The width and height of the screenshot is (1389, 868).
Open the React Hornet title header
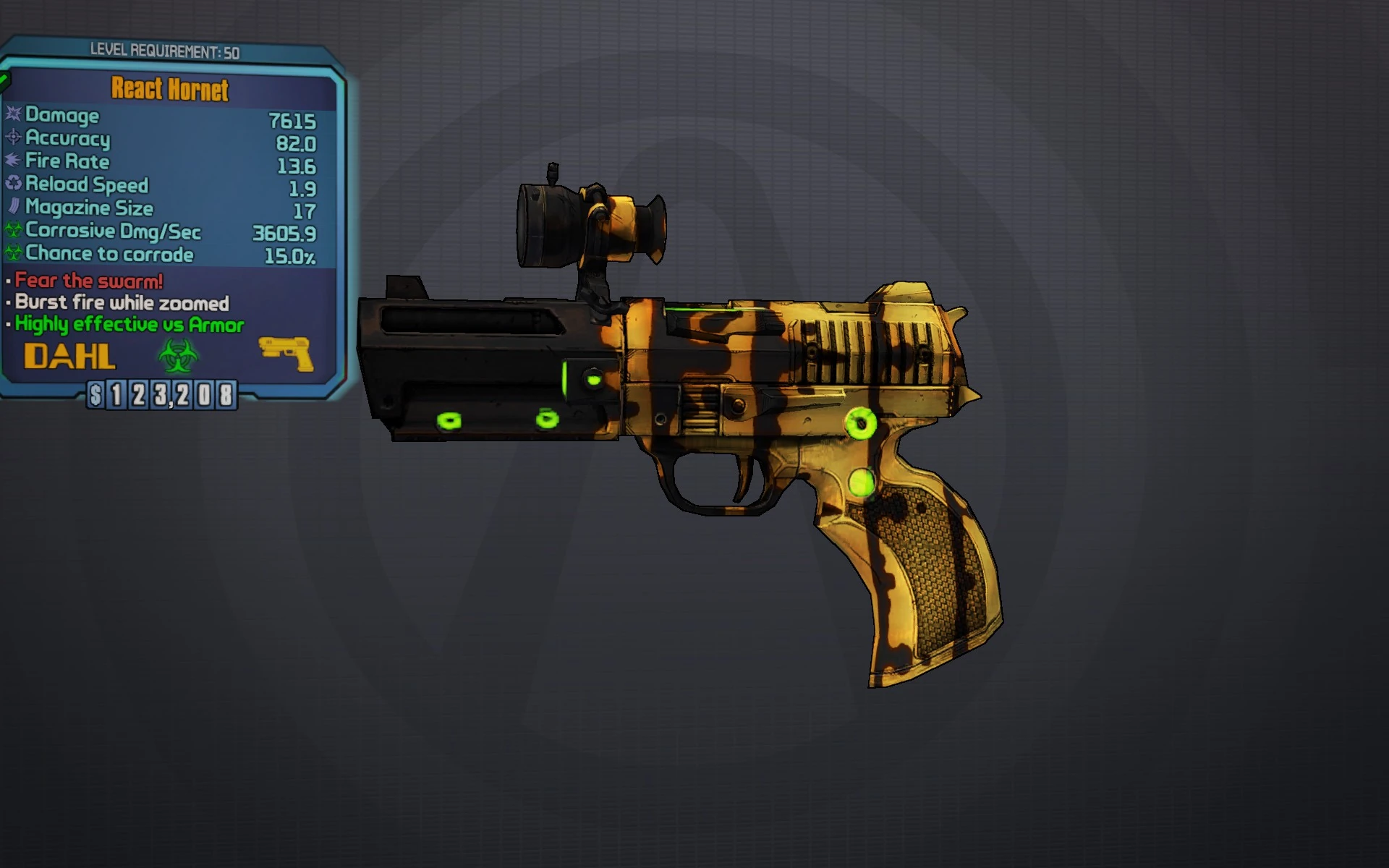(169, 90)
